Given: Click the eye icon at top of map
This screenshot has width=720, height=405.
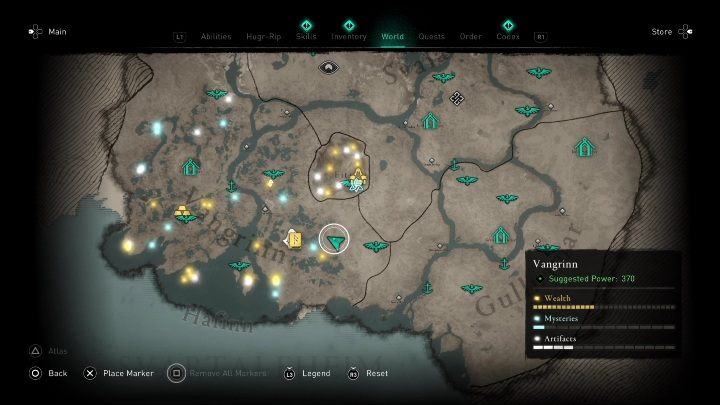Looking at the screenshot, I should pos(327,67).
